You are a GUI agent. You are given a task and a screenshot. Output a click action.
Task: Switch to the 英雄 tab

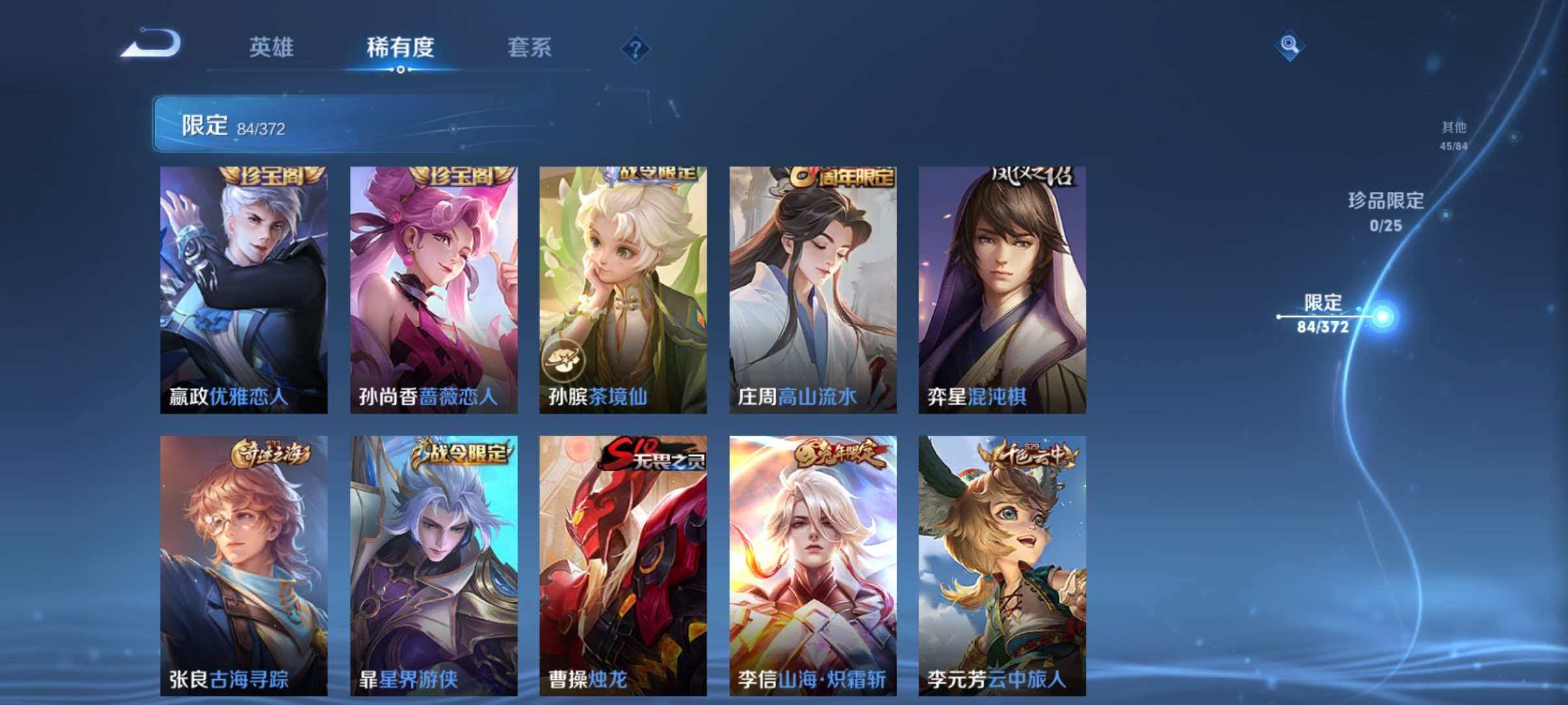tap(273, 47)
